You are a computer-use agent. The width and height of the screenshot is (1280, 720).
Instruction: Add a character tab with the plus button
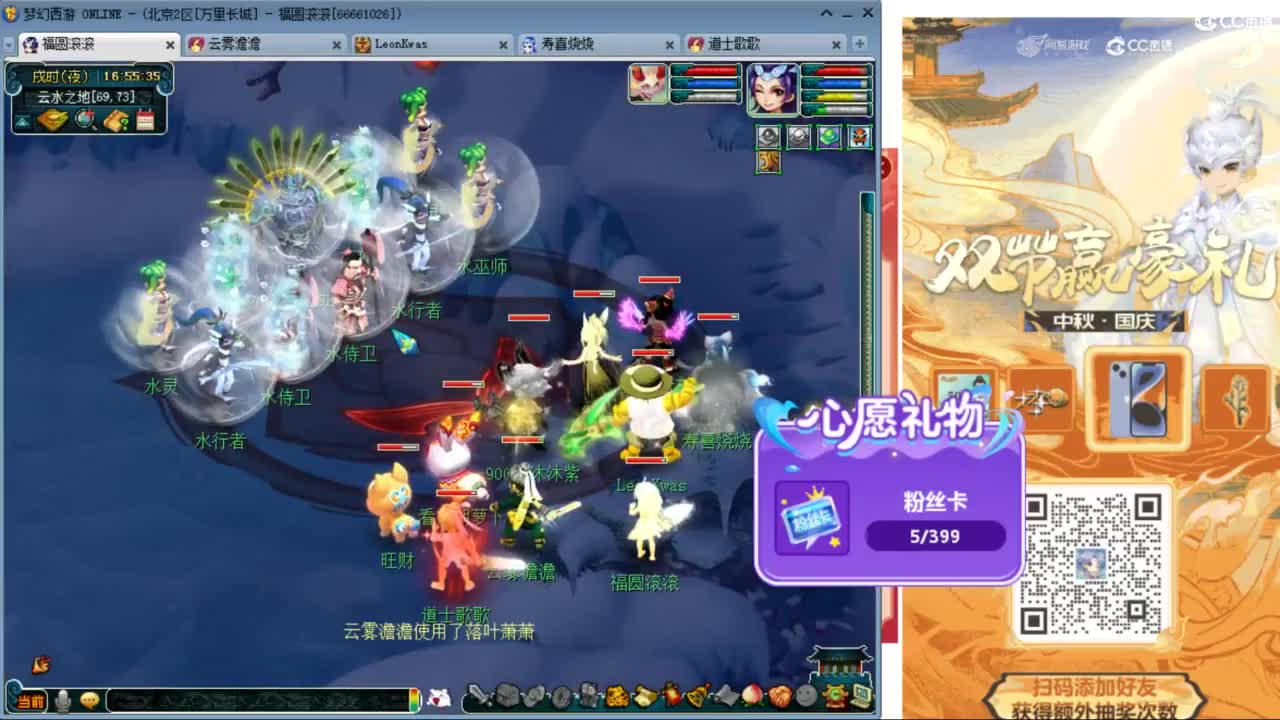pos(859,44)
